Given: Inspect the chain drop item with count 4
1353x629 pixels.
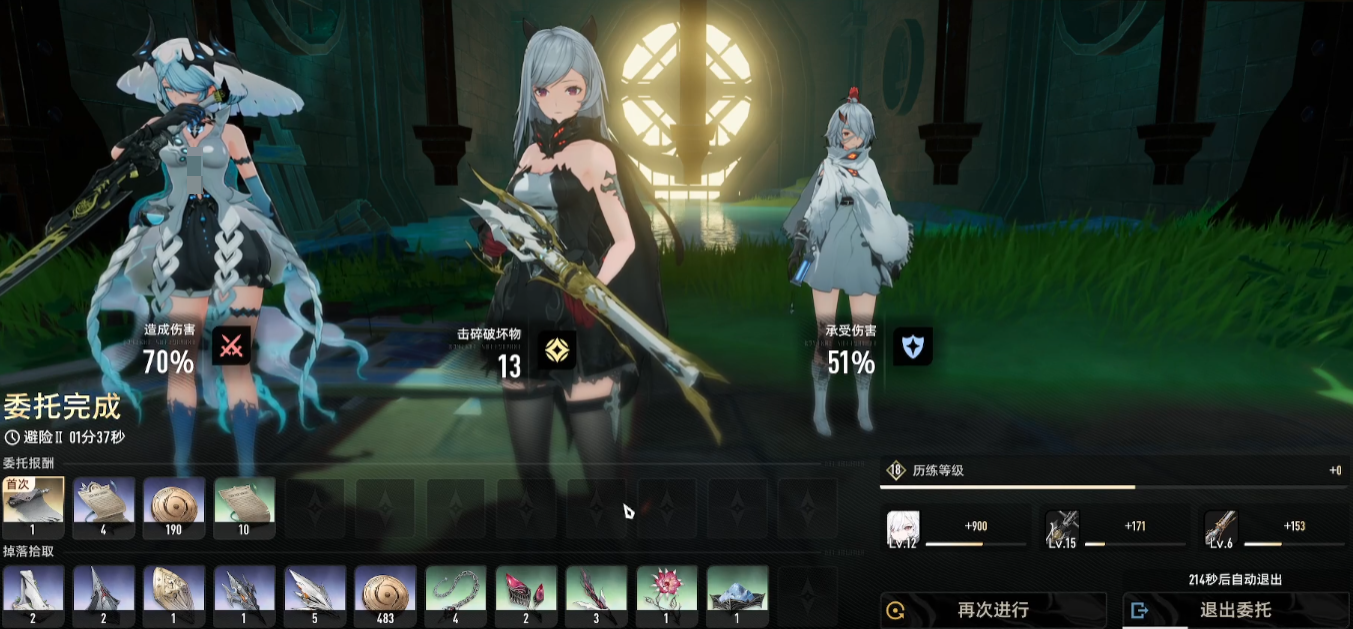Looking at the screenshot, I should pos(456,595).
